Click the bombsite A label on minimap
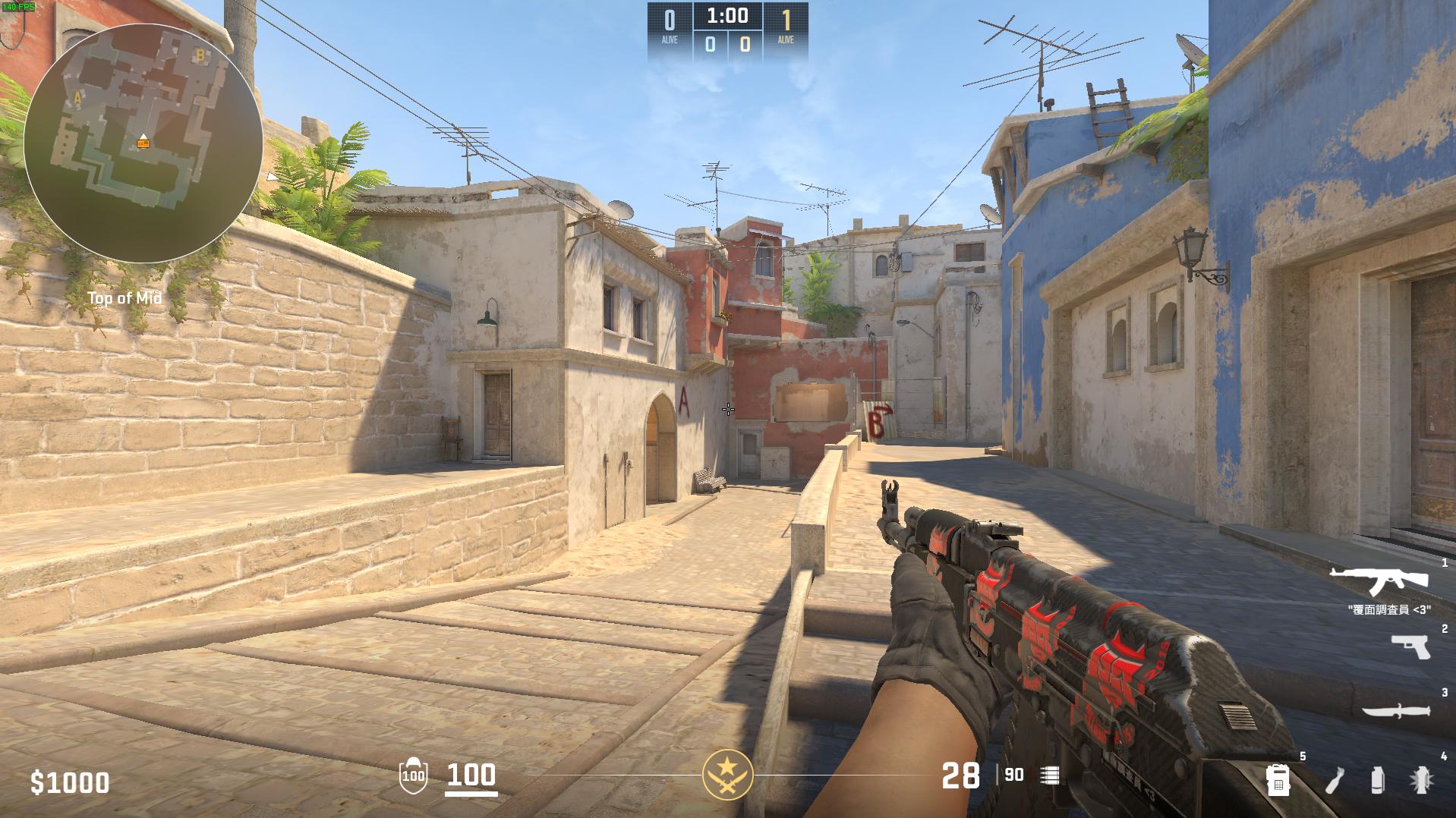Image resolution: width=1456 pixels, height=818 pixels. [x=77, y=98]
